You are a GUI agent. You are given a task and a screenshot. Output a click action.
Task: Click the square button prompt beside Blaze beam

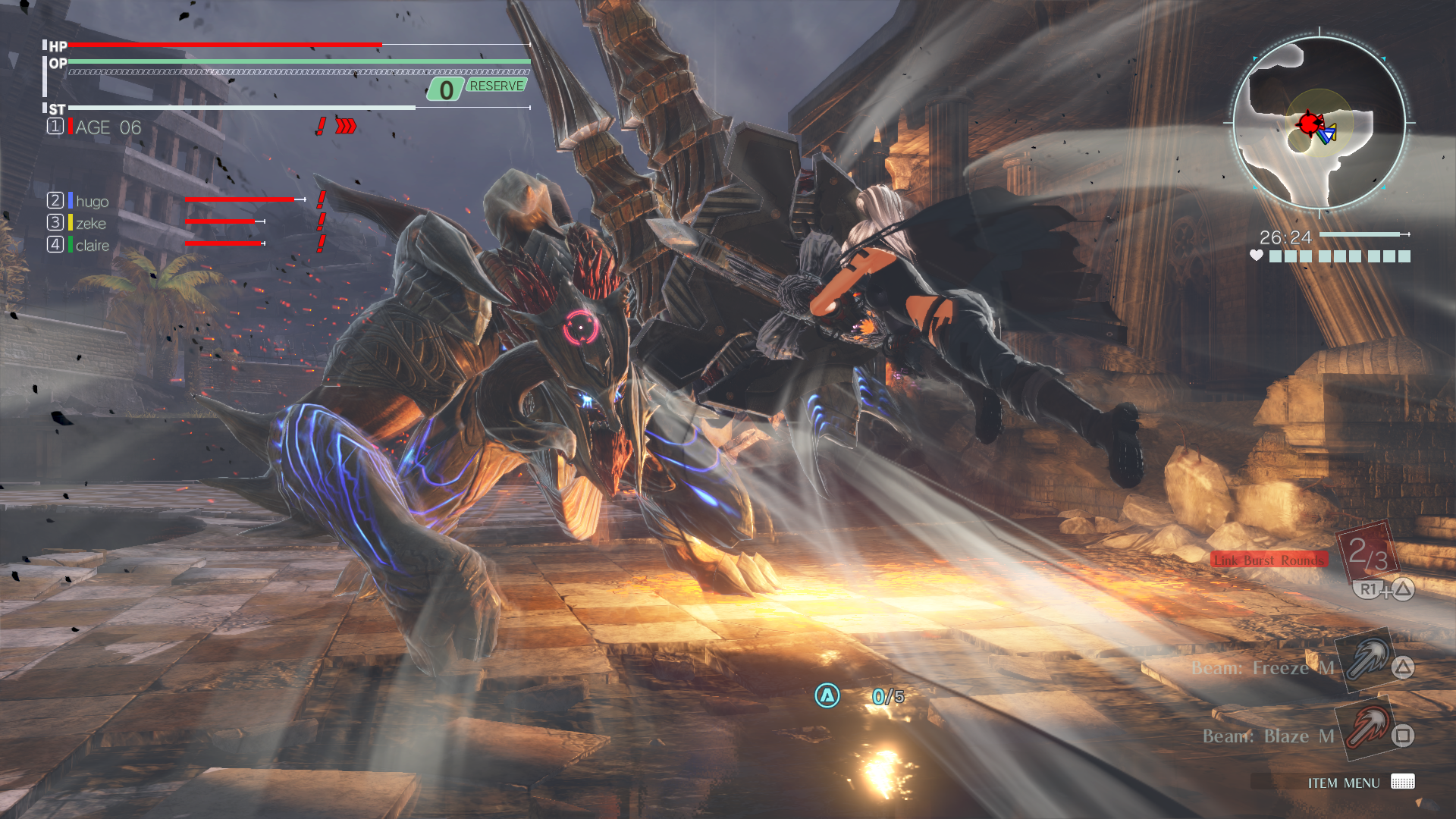1404,735
